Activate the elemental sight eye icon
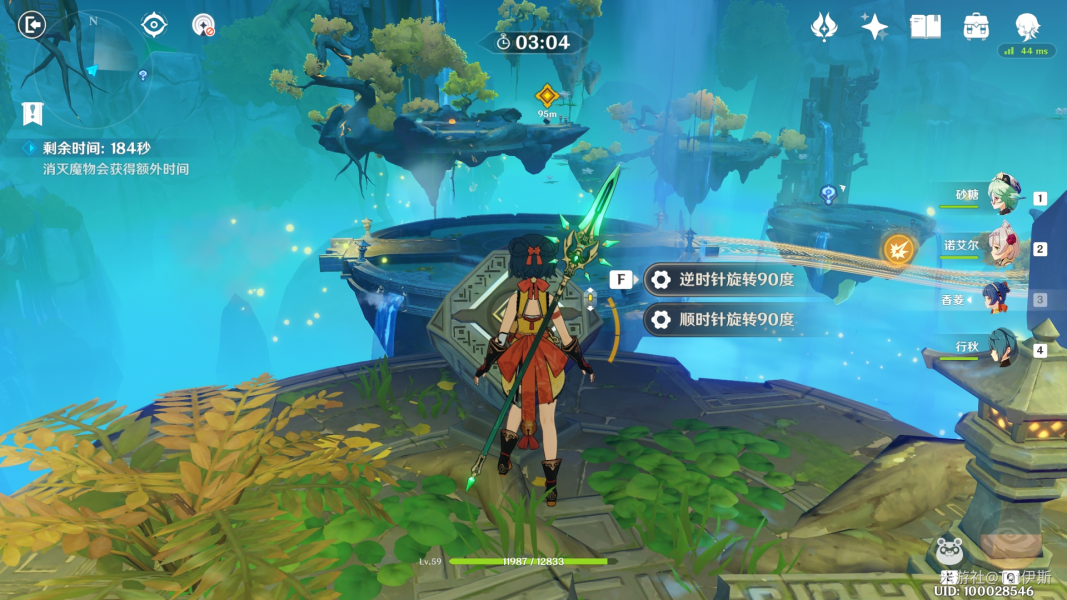1067x600 pixels. pos(154,25)
